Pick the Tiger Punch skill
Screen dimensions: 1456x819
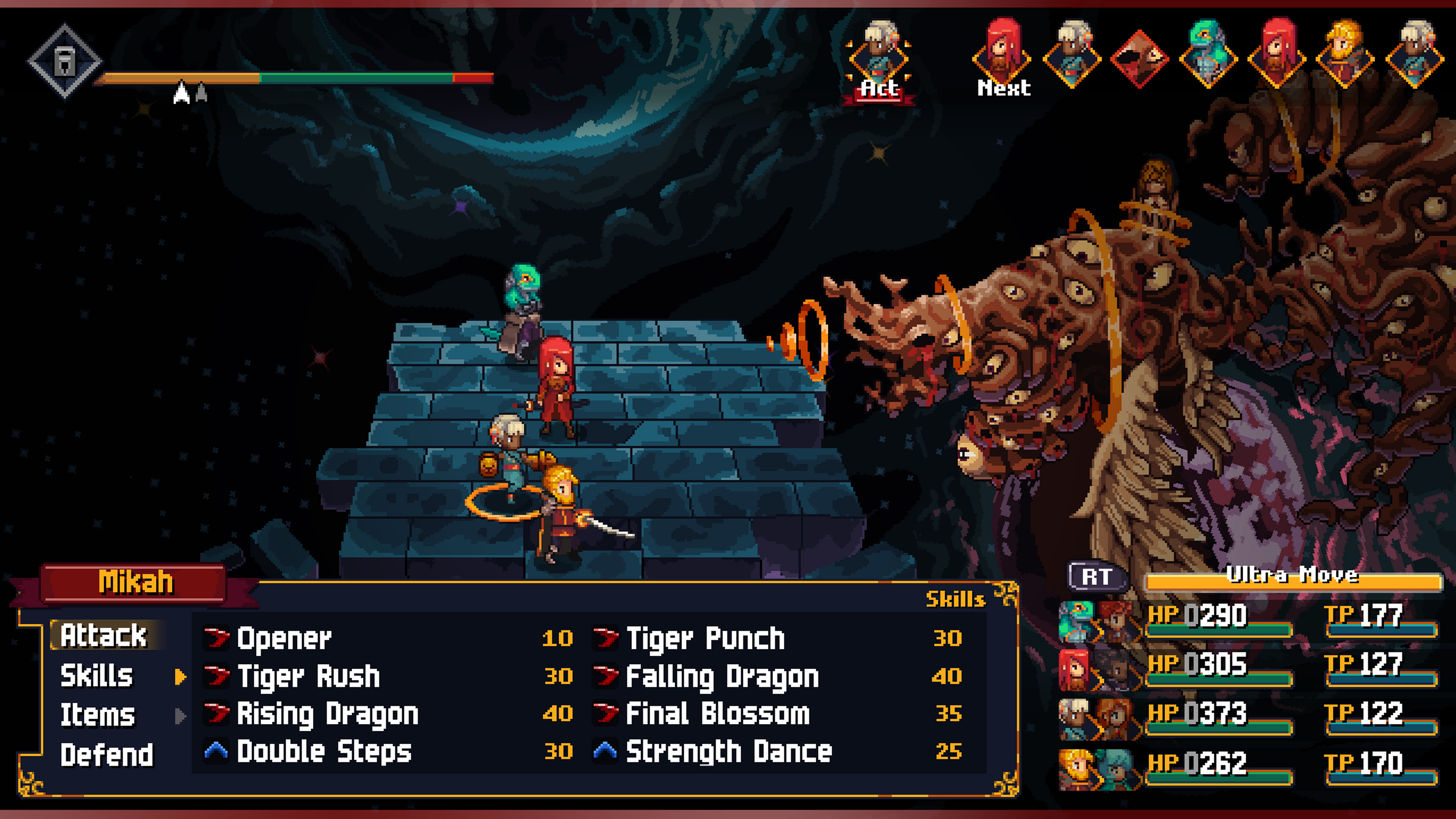pyautogui.click(x=705, y=638)
